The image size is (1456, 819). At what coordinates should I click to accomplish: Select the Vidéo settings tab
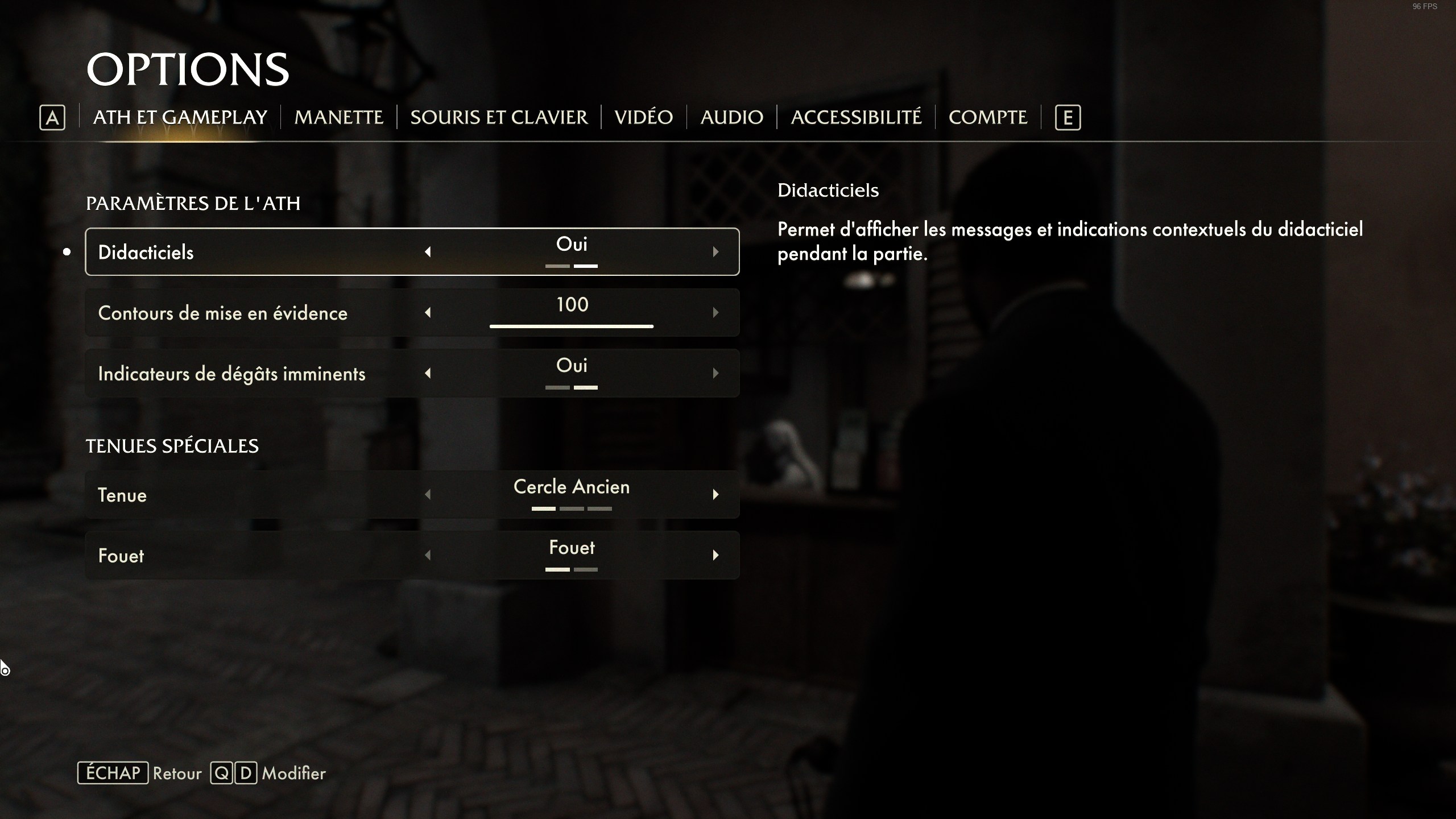643,117
